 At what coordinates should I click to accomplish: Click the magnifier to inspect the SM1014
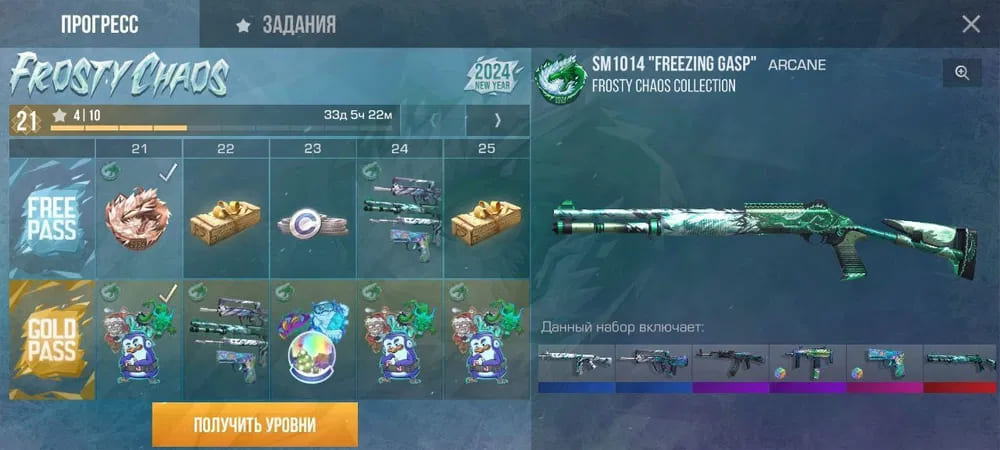coord(961,72)
